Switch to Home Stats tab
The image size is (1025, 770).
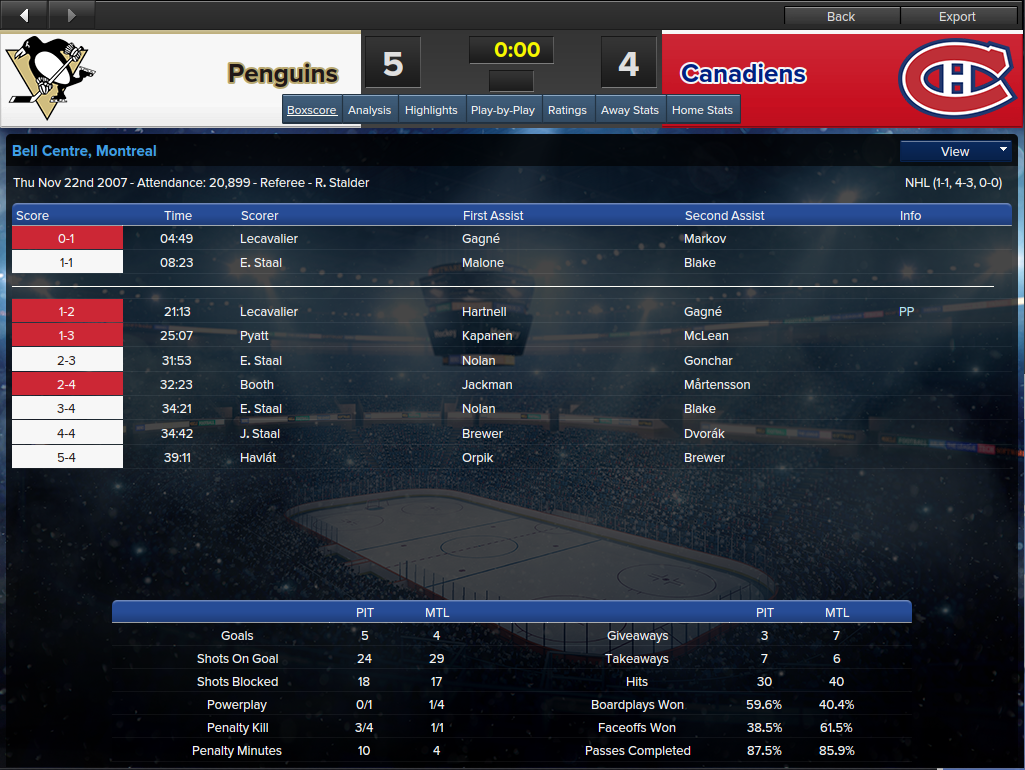coord(702,110)
